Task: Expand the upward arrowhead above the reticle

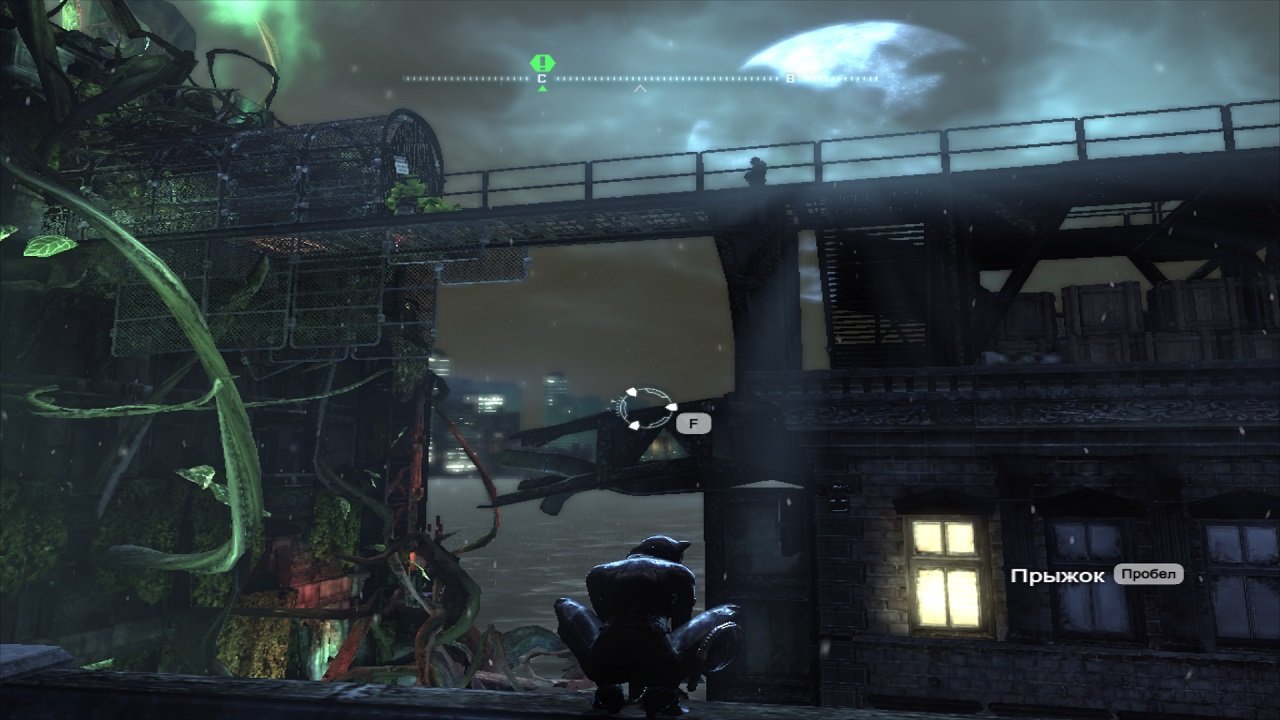Action: click(x=632, y=393)
